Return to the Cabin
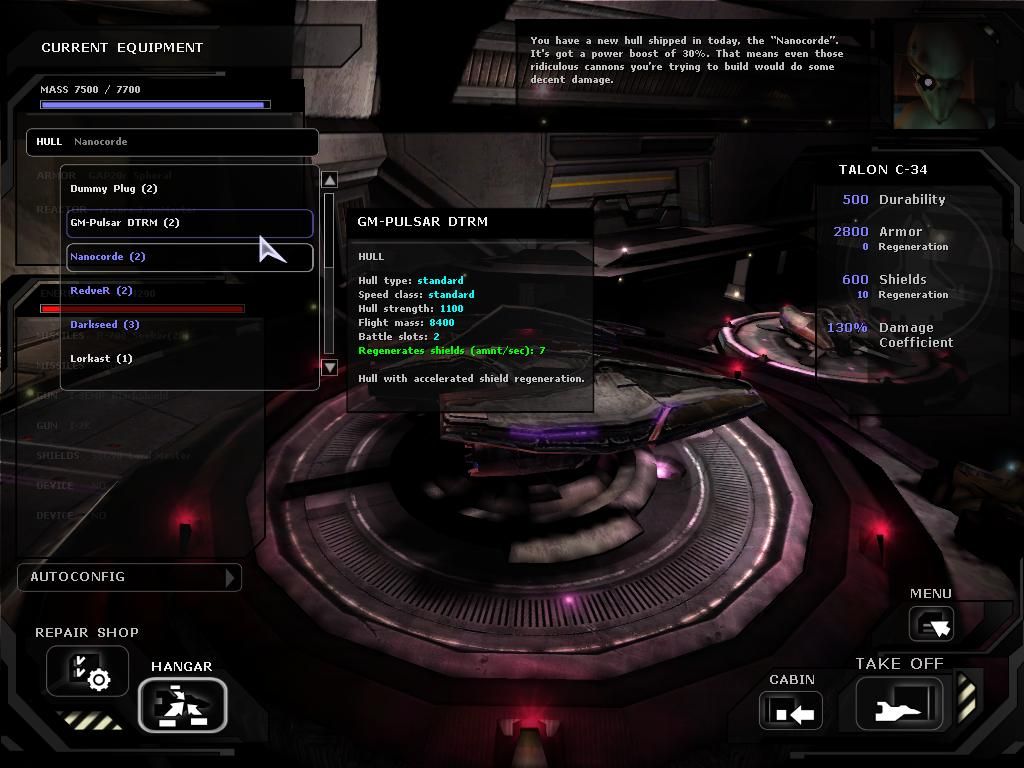Viewport: 1024px width, 768px height. pyautogui.click(x=791, y=711)
